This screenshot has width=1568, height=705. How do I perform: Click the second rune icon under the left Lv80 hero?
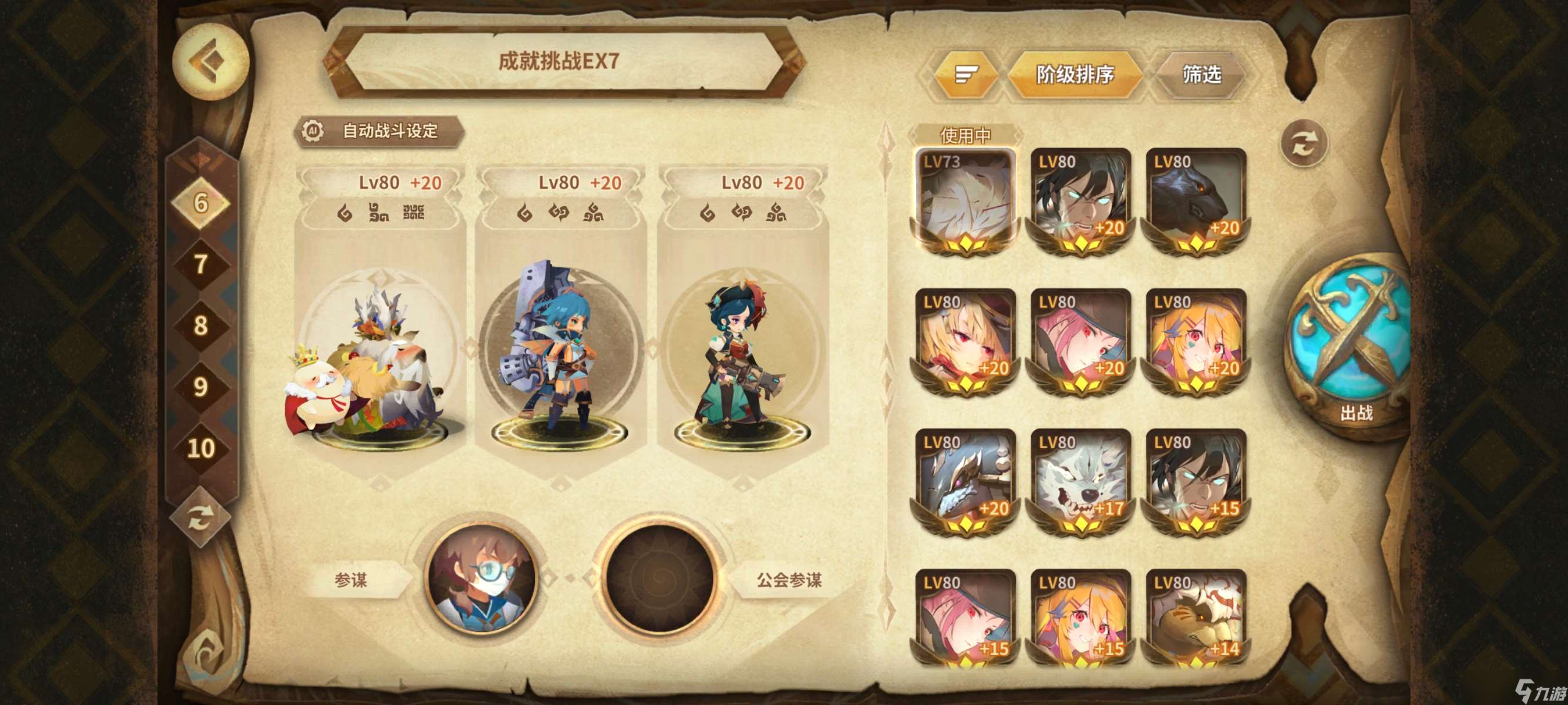(379, 213)
